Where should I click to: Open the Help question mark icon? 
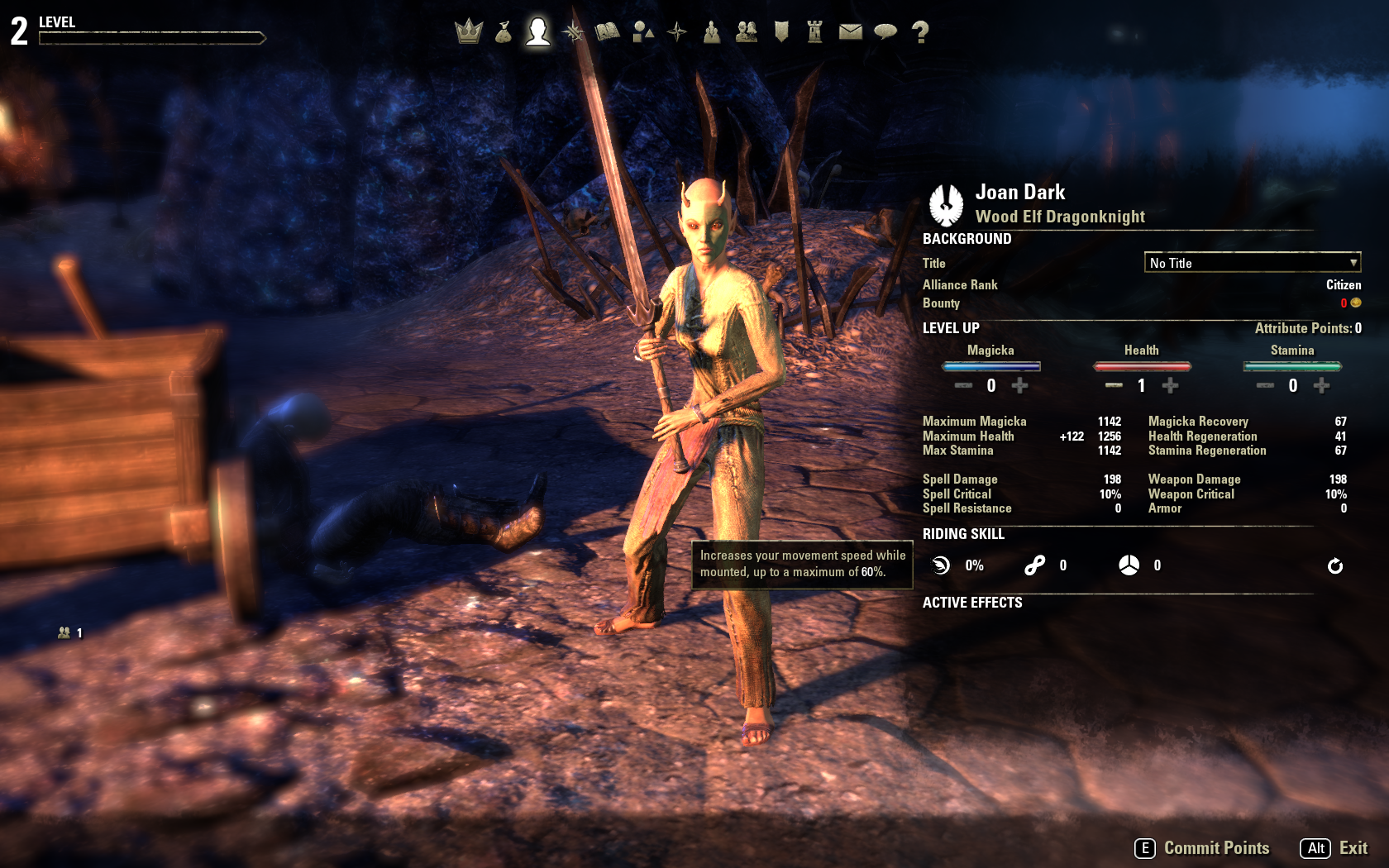(920, 32)
